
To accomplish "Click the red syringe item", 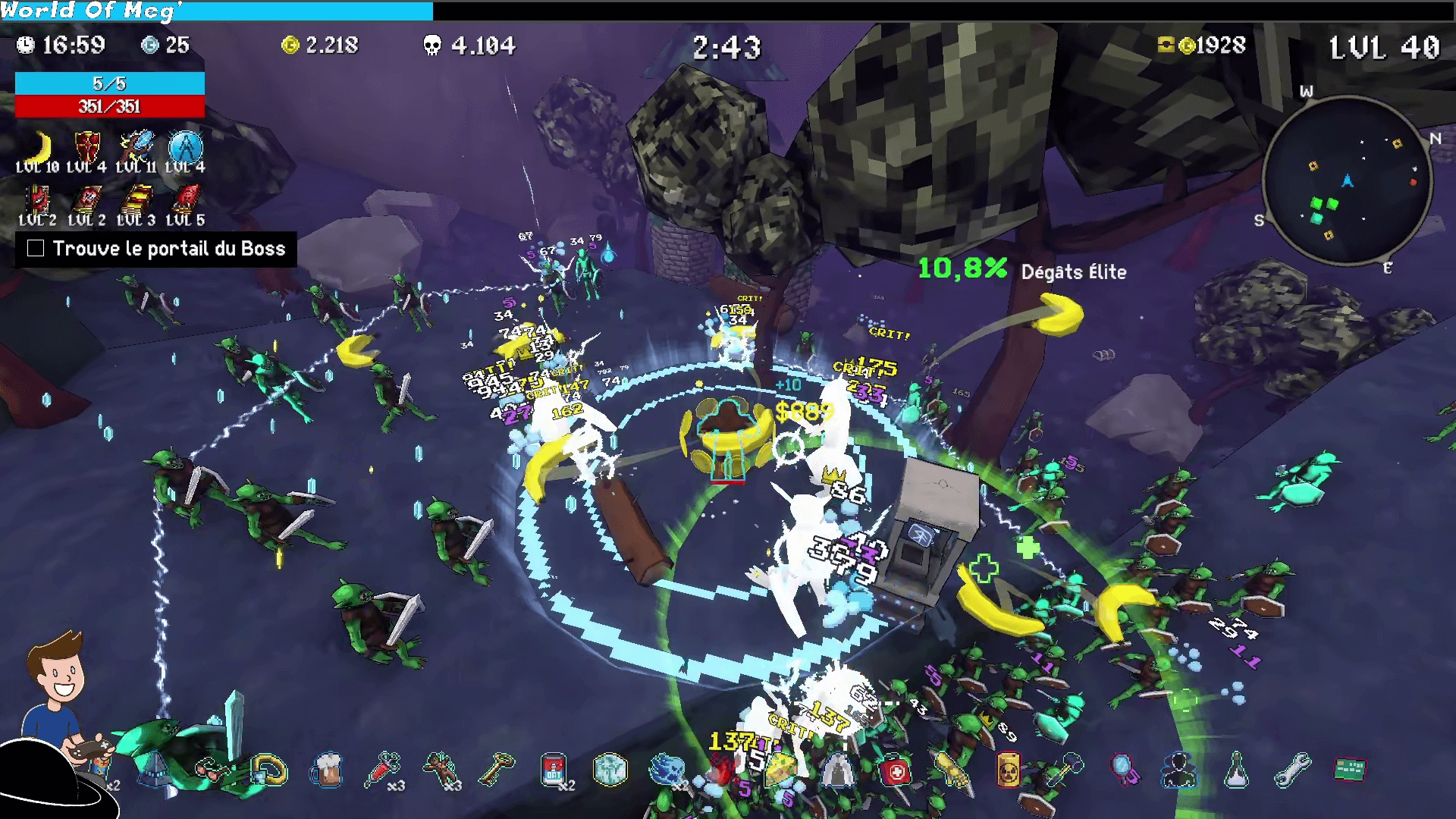I will coord(384,770).
